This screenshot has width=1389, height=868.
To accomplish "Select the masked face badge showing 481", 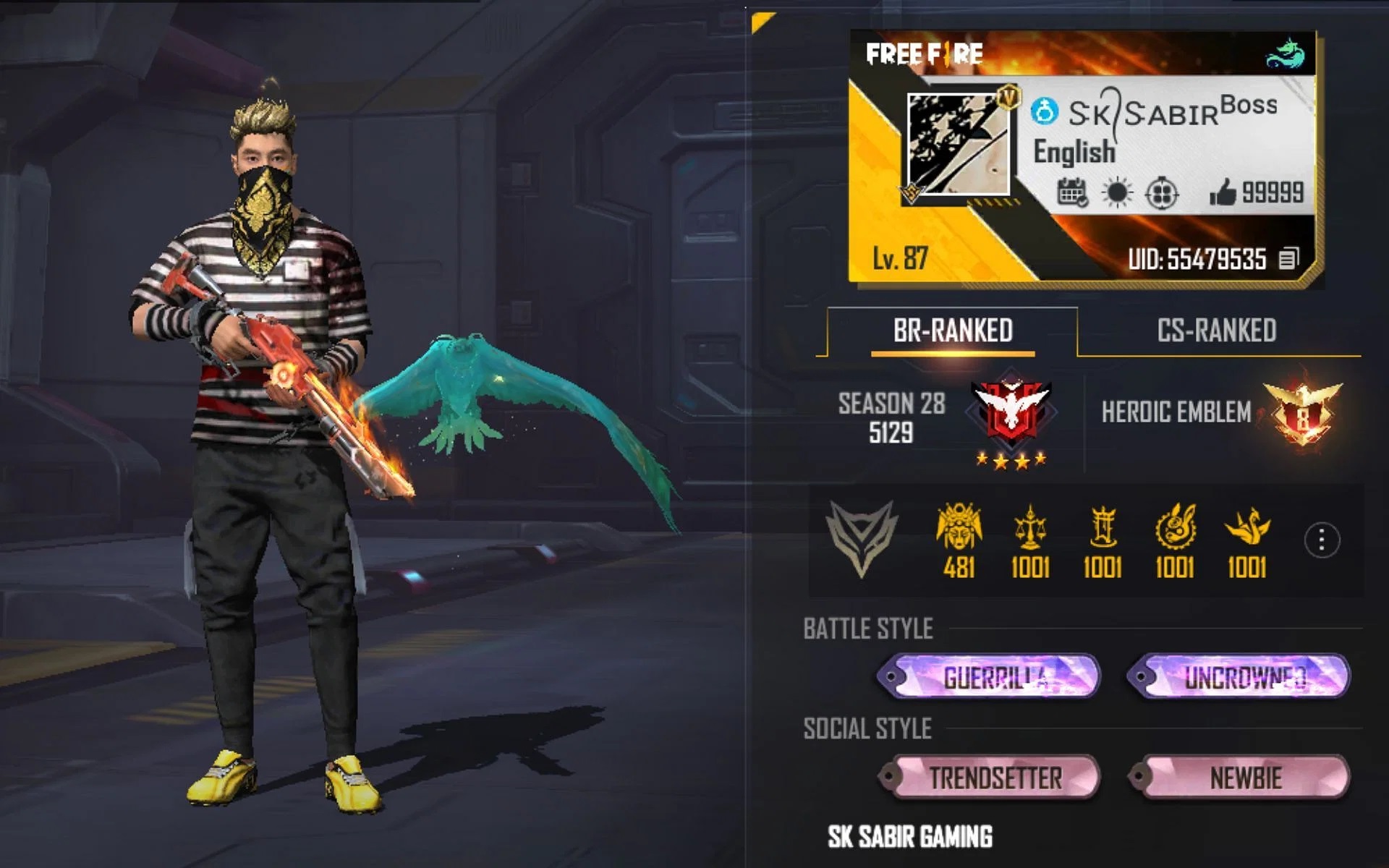I will 959,540.
